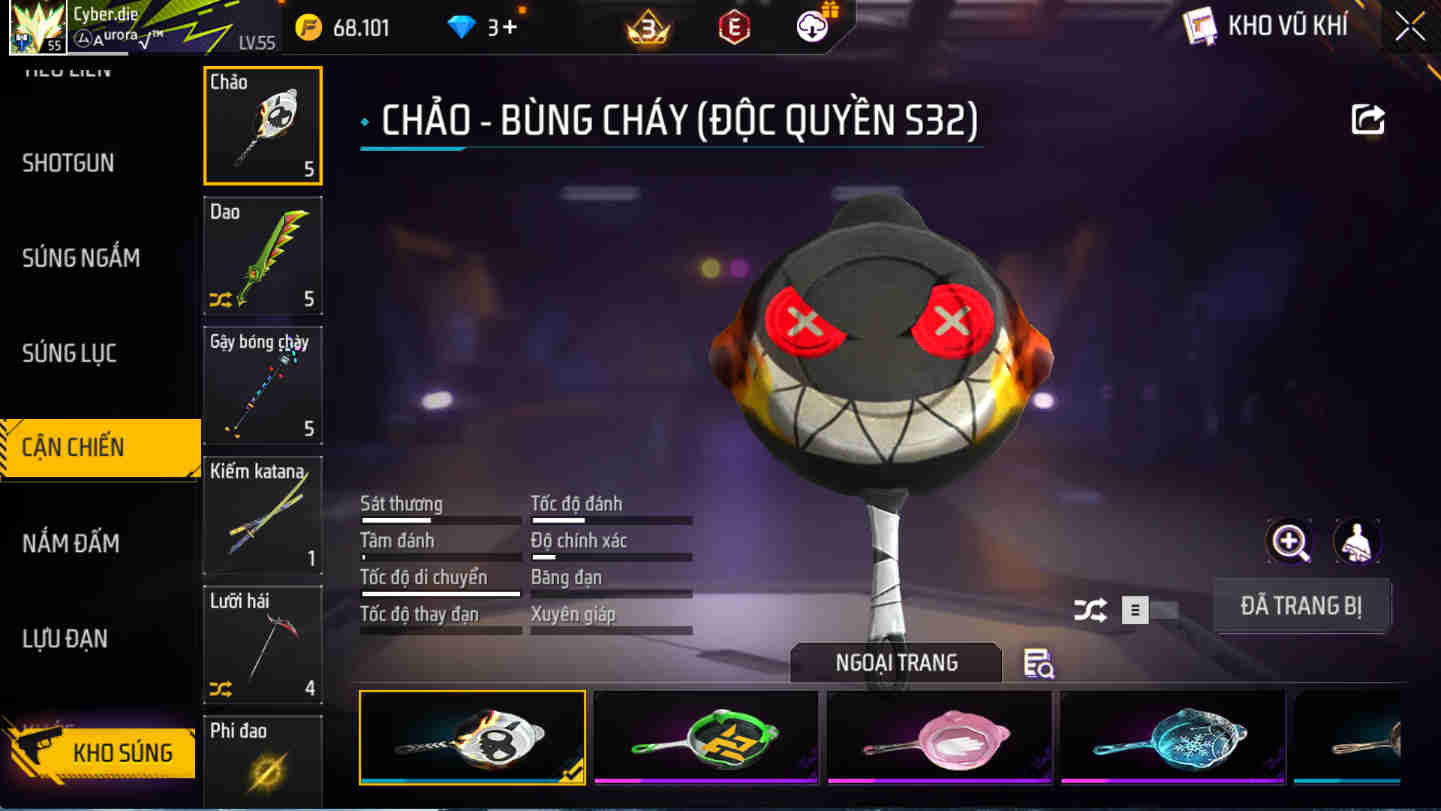Click the ĐÃ TRANG BỊ button
This screenshot has width=1441, height=811.
tap(1301, 607)
